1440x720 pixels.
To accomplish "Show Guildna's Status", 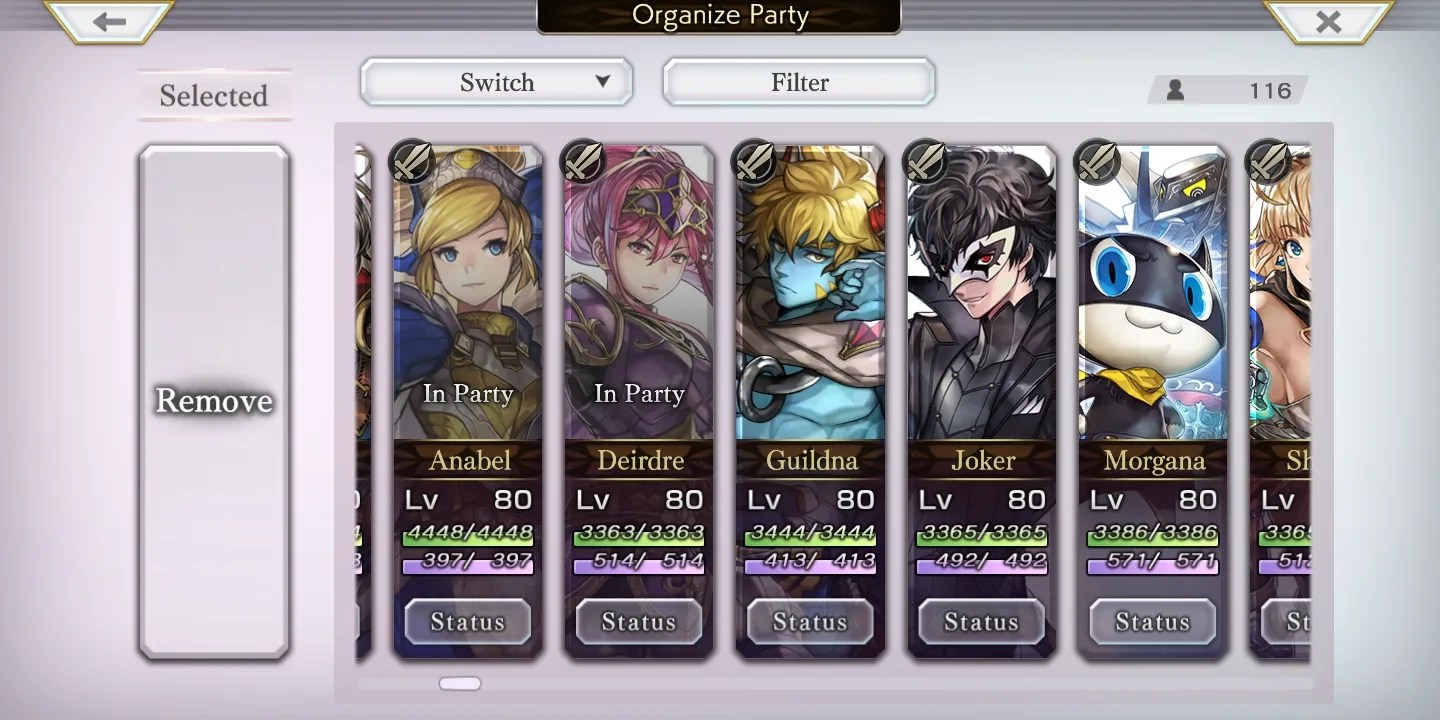I will tap(810, 622).
